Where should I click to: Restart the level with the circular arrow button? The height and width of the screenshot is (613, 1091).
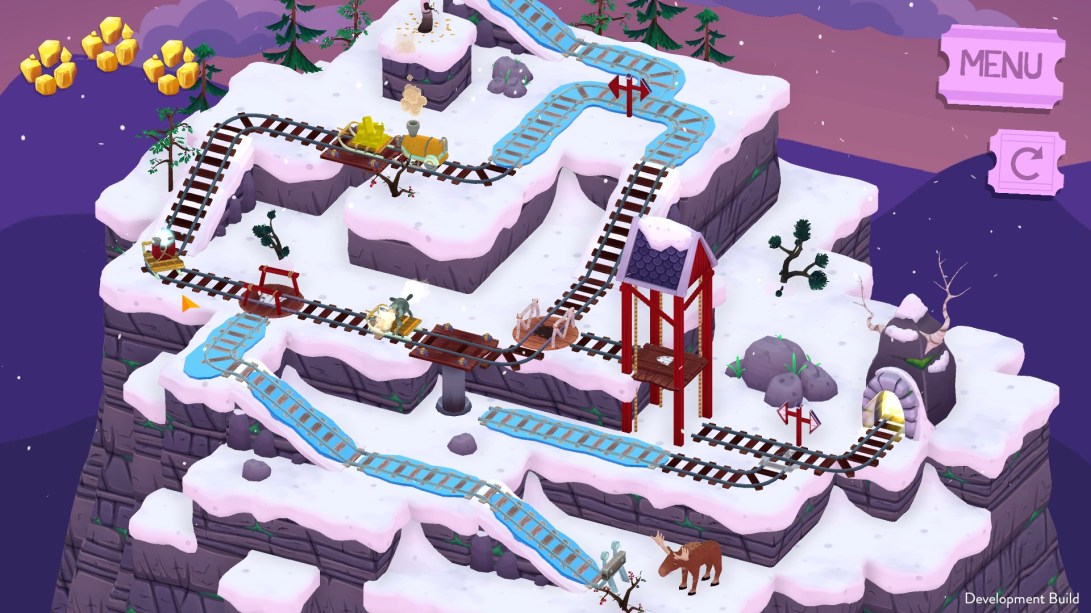point(1026,163)
